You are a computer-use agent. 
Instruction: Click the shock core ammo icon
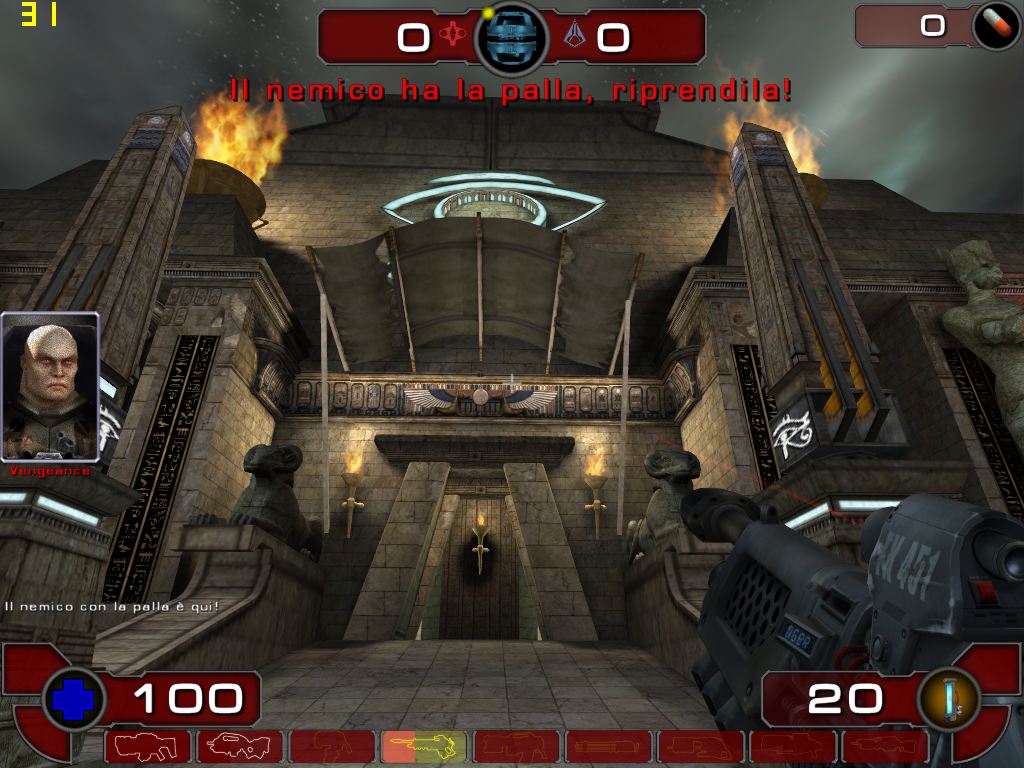[948, 699]
